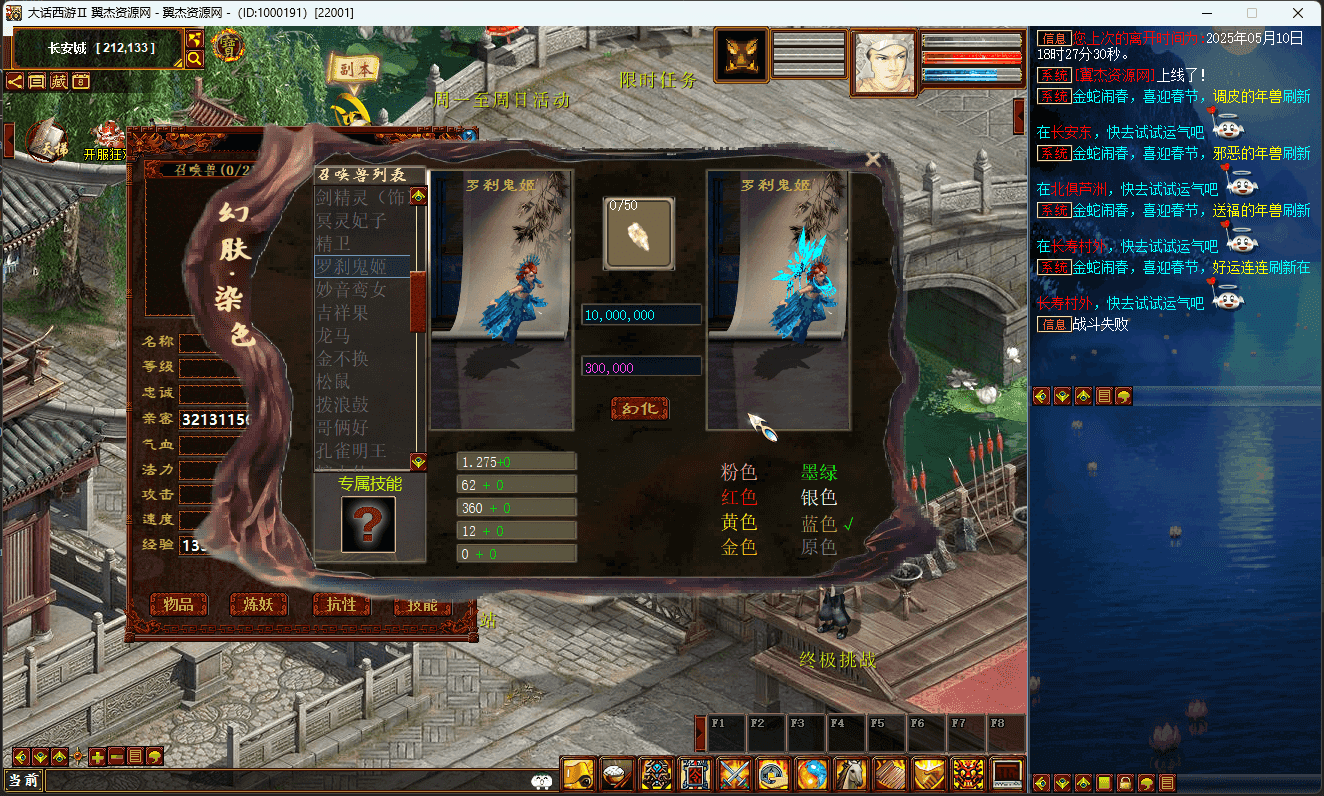Click the player character portrait

click(x=883, y=61)
